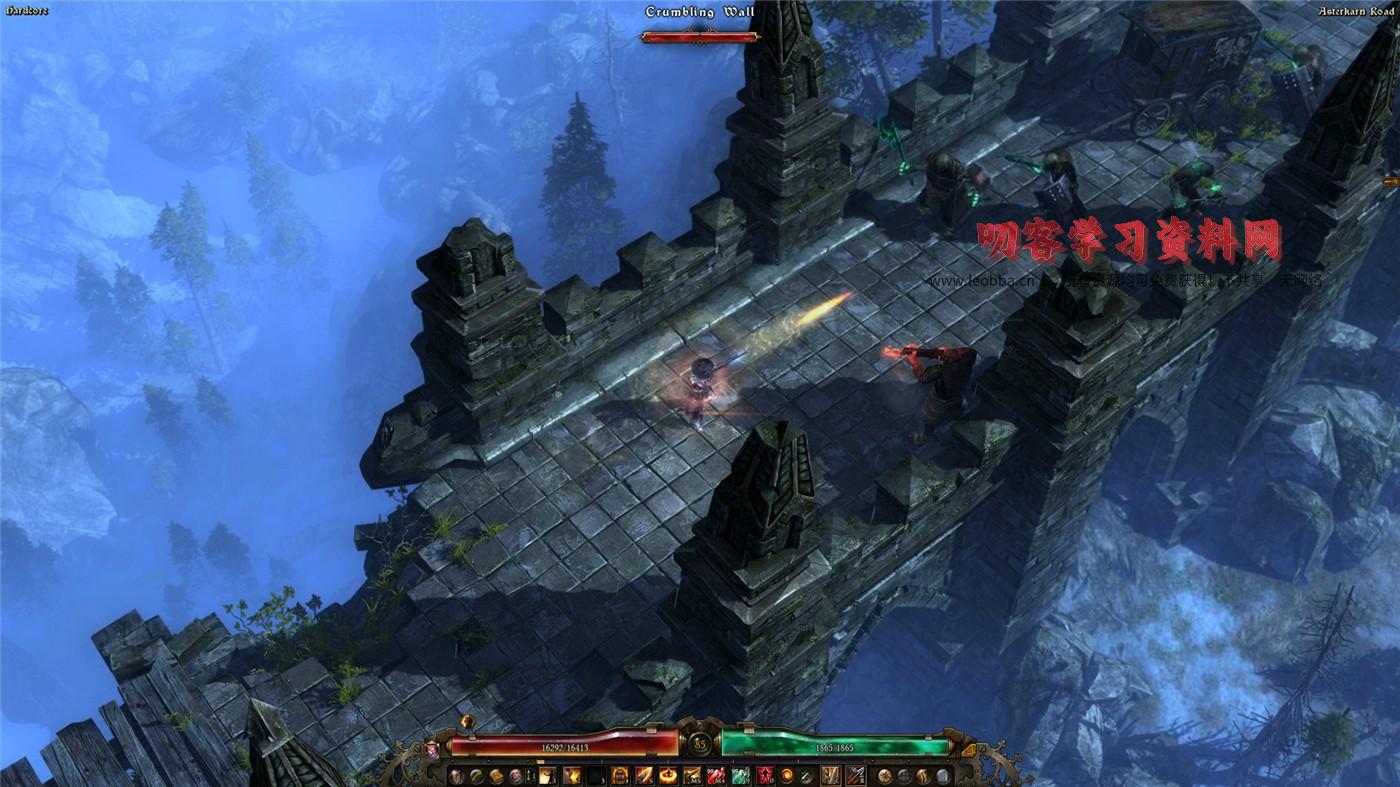This screenshot has width=1400, height=787.
Task: Activate the golden helm skill in slot 4
Action: (619, 777)
